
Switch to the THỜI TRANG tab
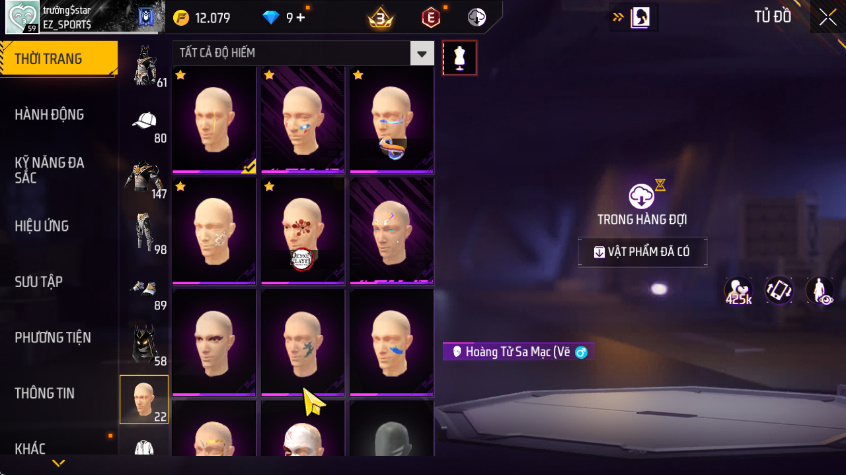[58, 59]
